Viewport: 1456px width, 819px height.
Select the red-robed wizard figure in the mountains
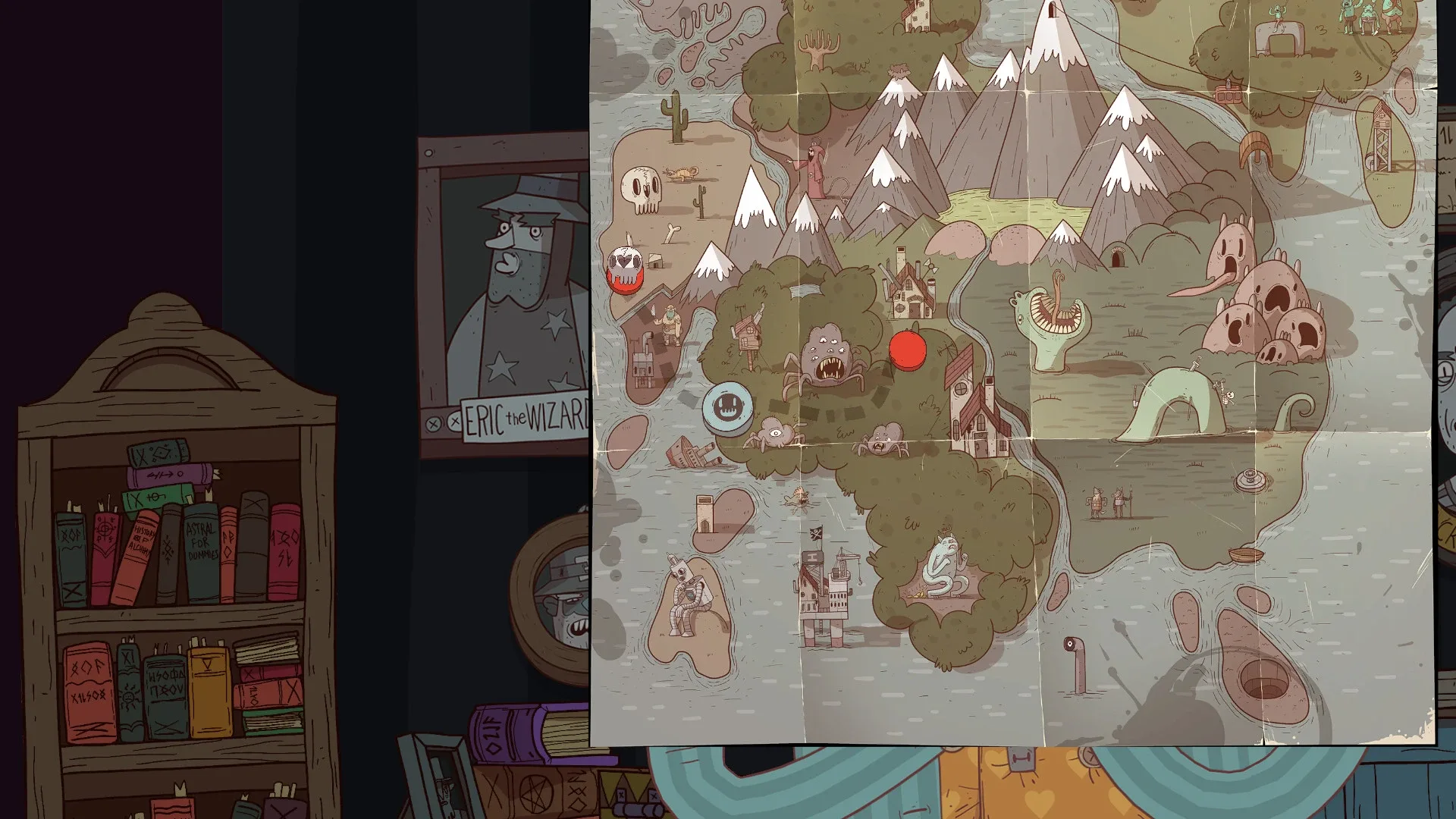coord(814,163)
